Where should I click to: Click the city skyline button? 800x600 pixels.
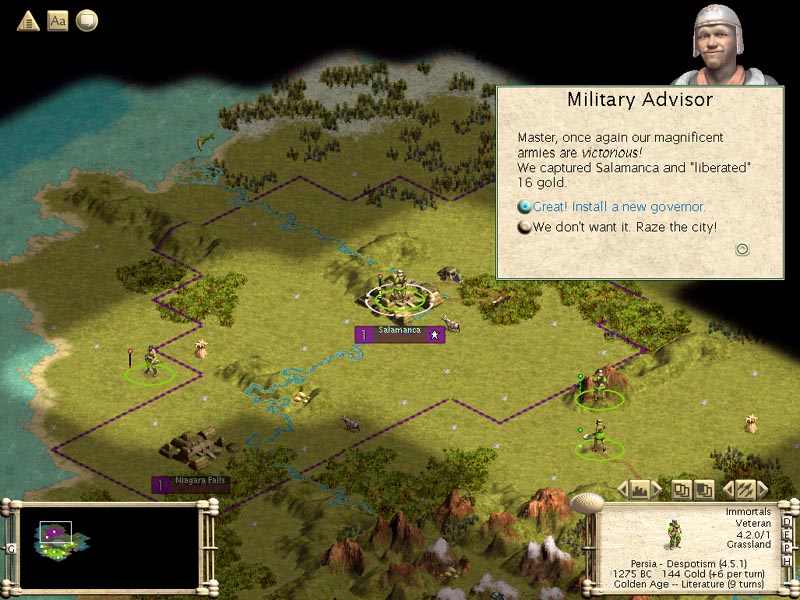click(640, 489)
